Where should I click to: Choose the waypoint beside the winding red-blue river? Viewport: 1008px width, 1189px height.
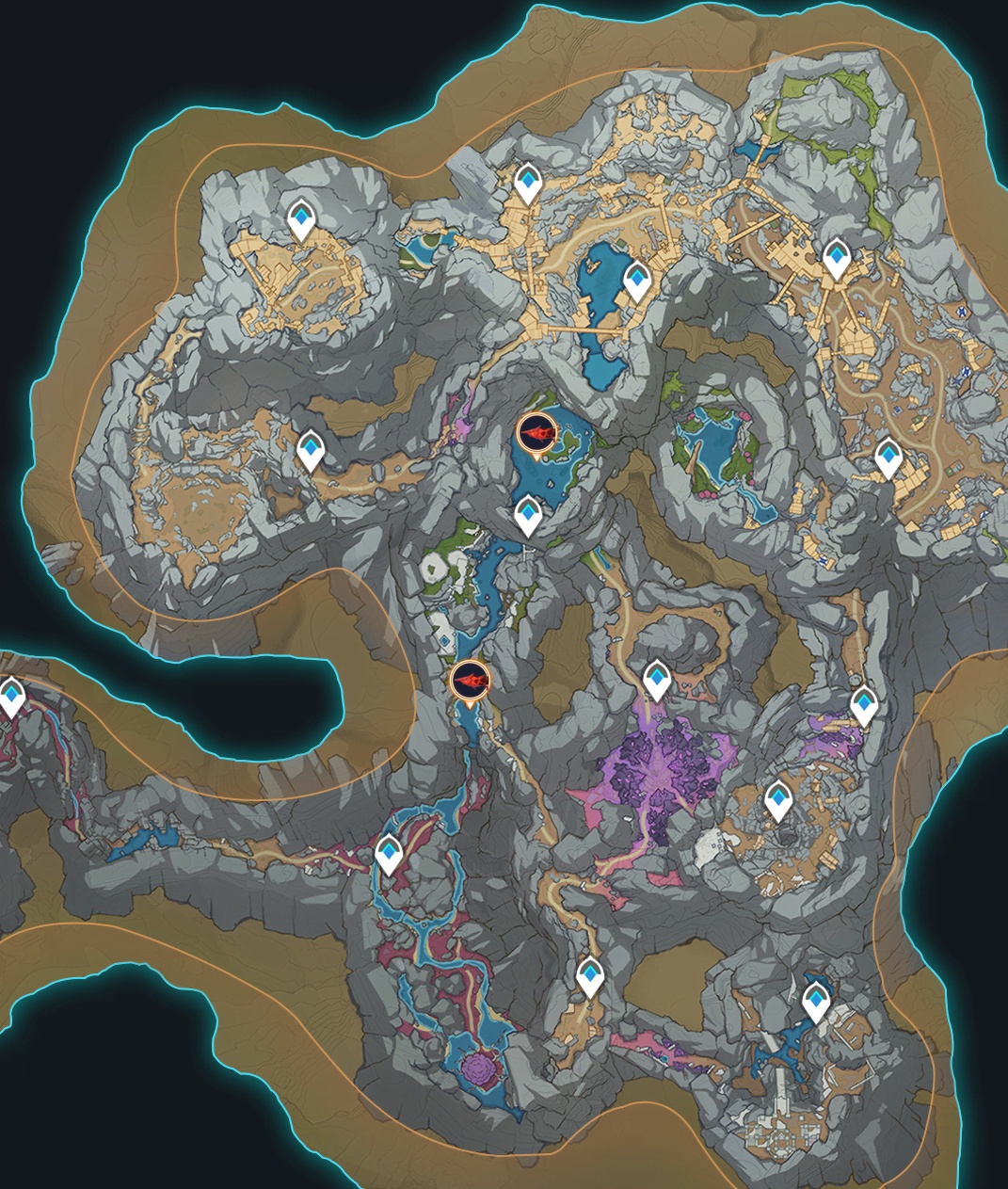point(389,855)
